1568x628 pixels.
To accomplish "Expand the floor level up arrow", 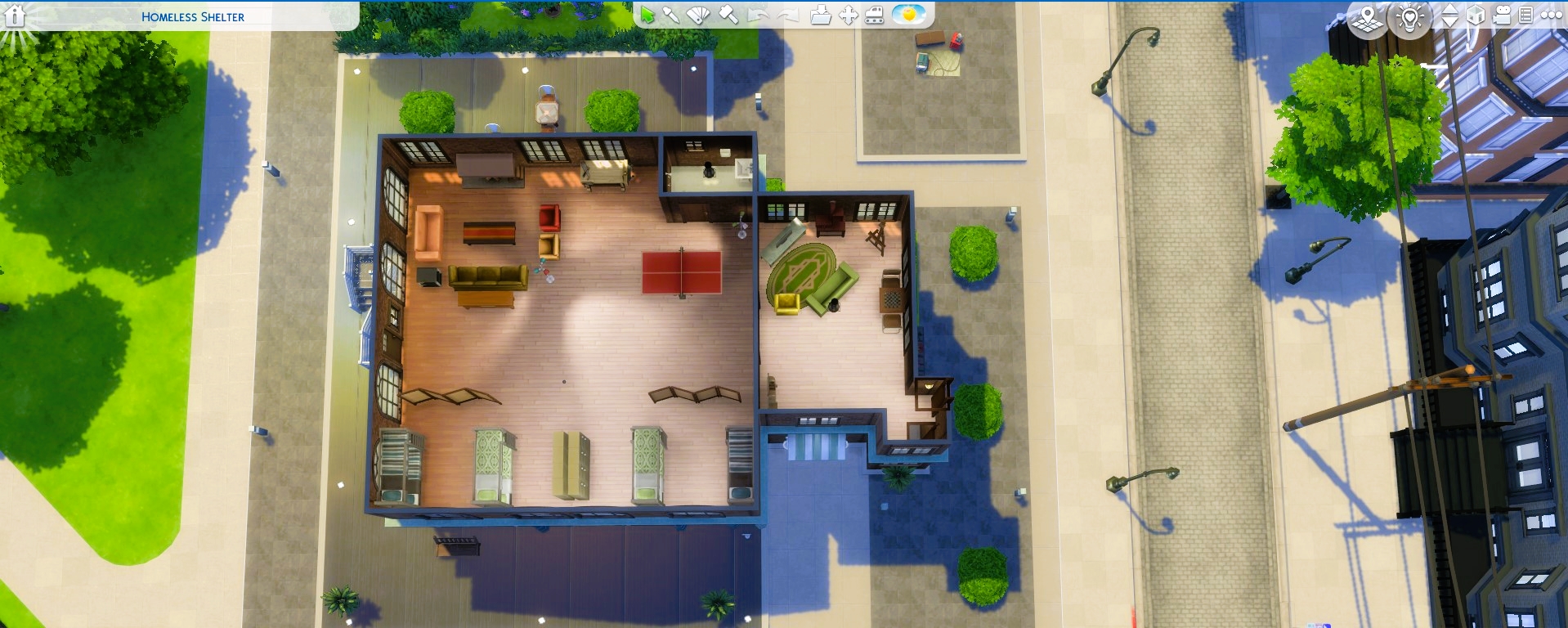I will click(1449, 8).
